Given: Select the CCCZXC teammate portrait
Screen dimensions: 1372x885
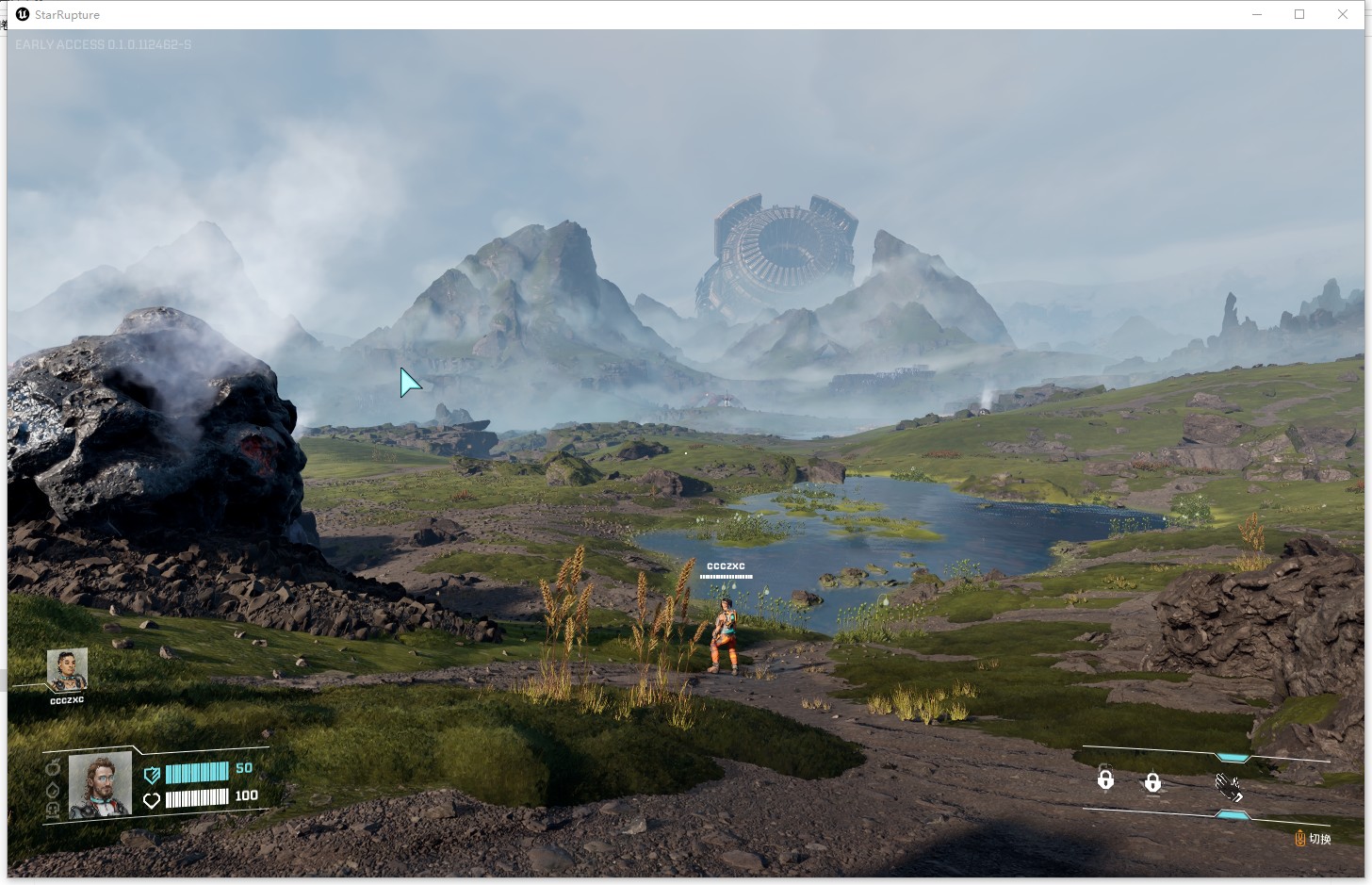Looking at the screenshot, I should 67,669.
